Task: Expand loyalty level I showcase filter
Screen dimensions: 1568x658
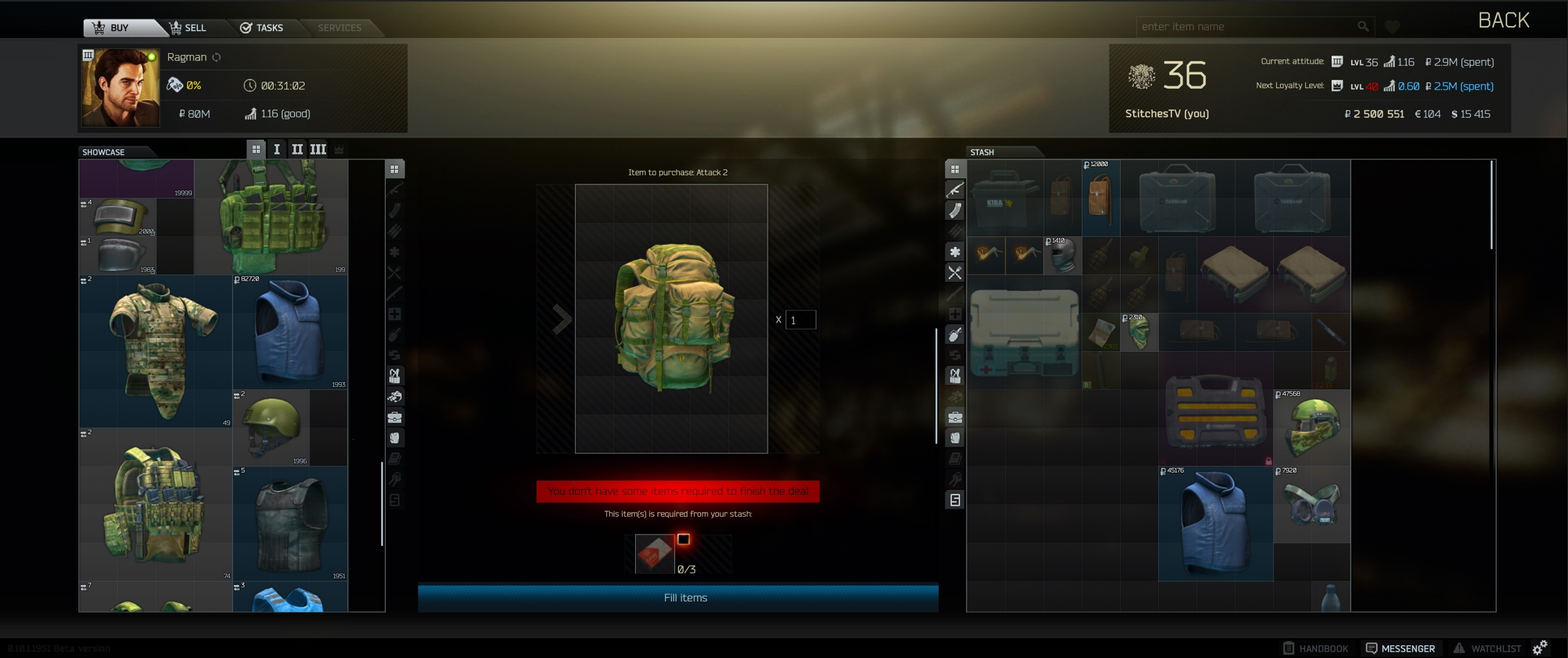Action: point(276,149)
